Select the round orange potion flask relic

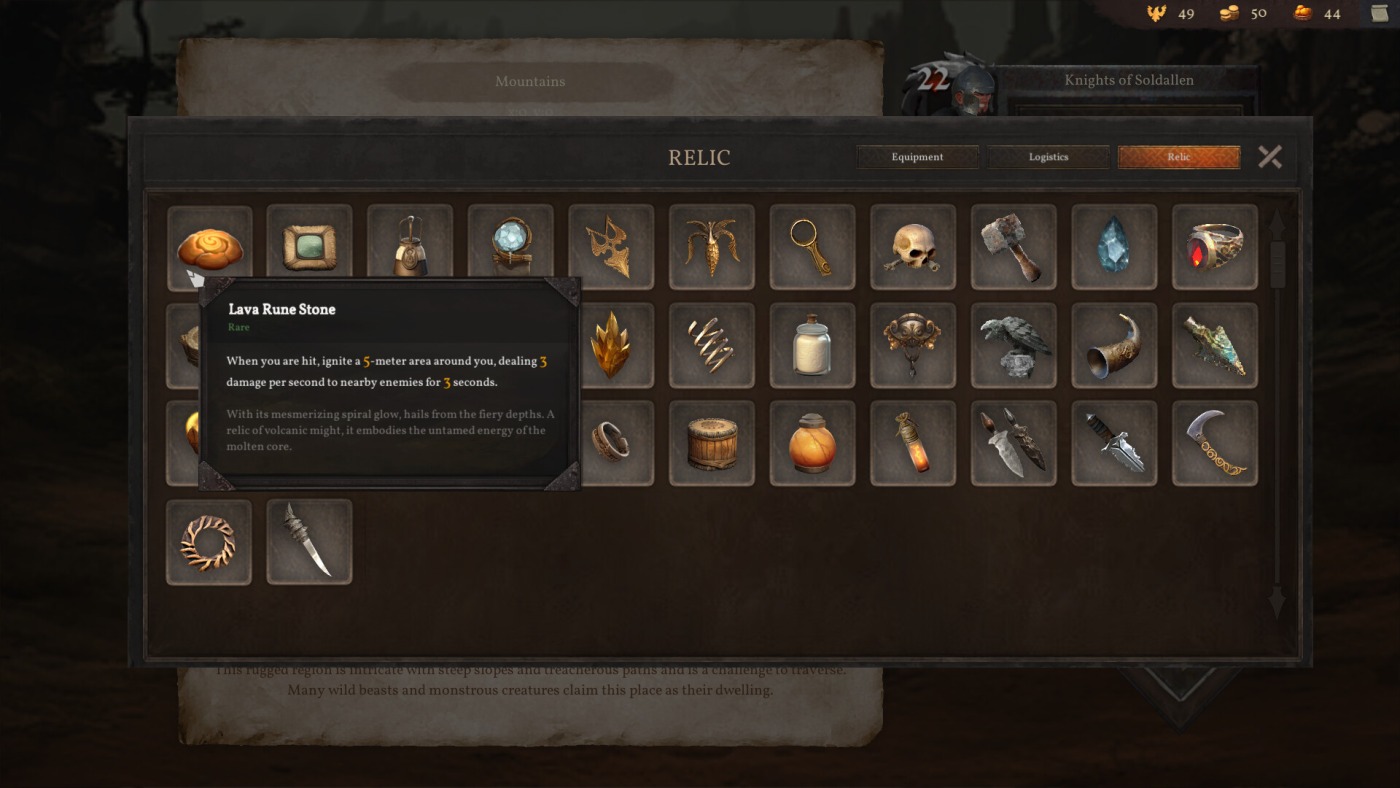[812, 443]
